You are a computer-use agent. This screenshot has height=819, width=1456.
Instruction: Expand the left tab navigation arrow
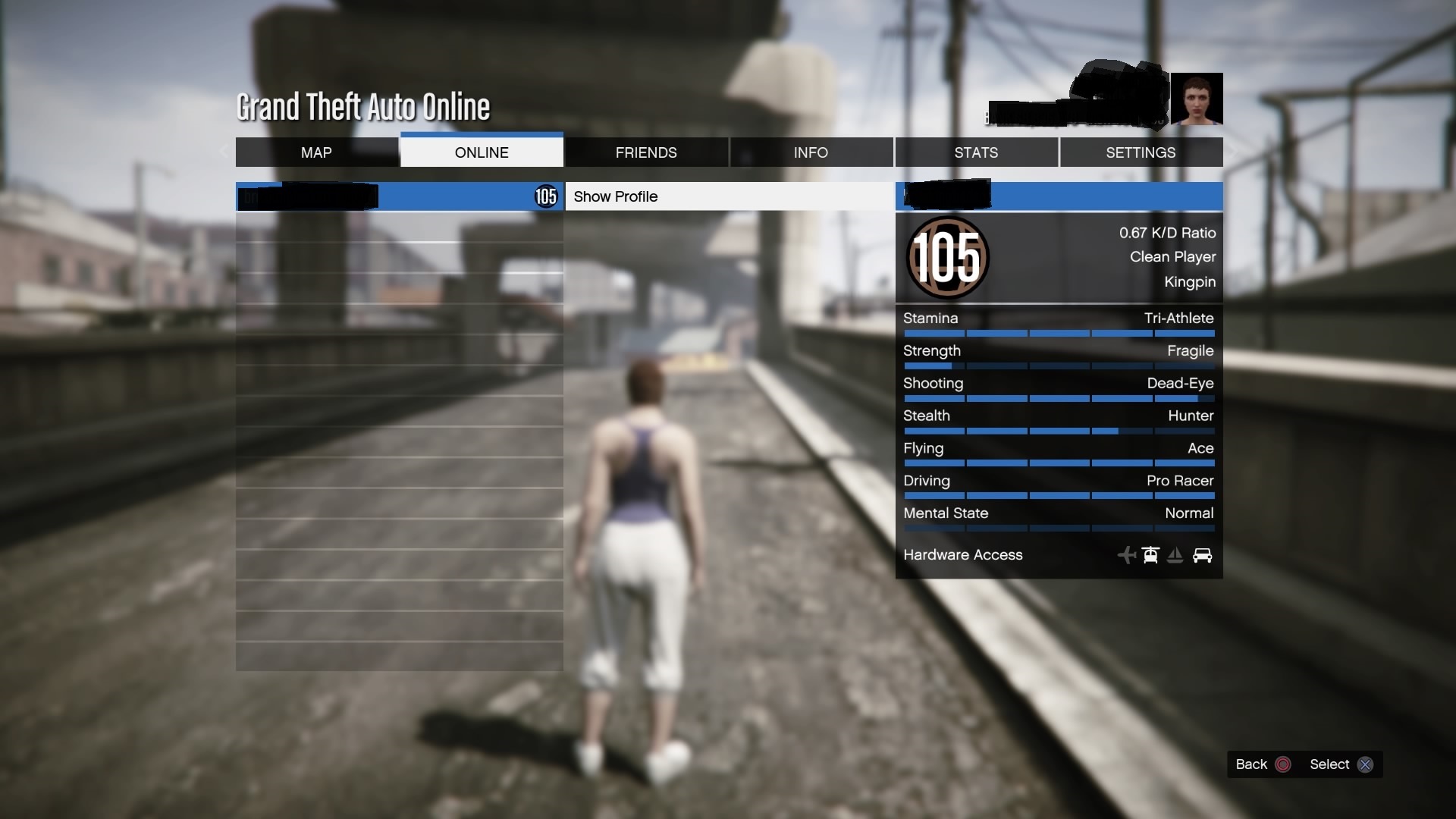(224, 152)
